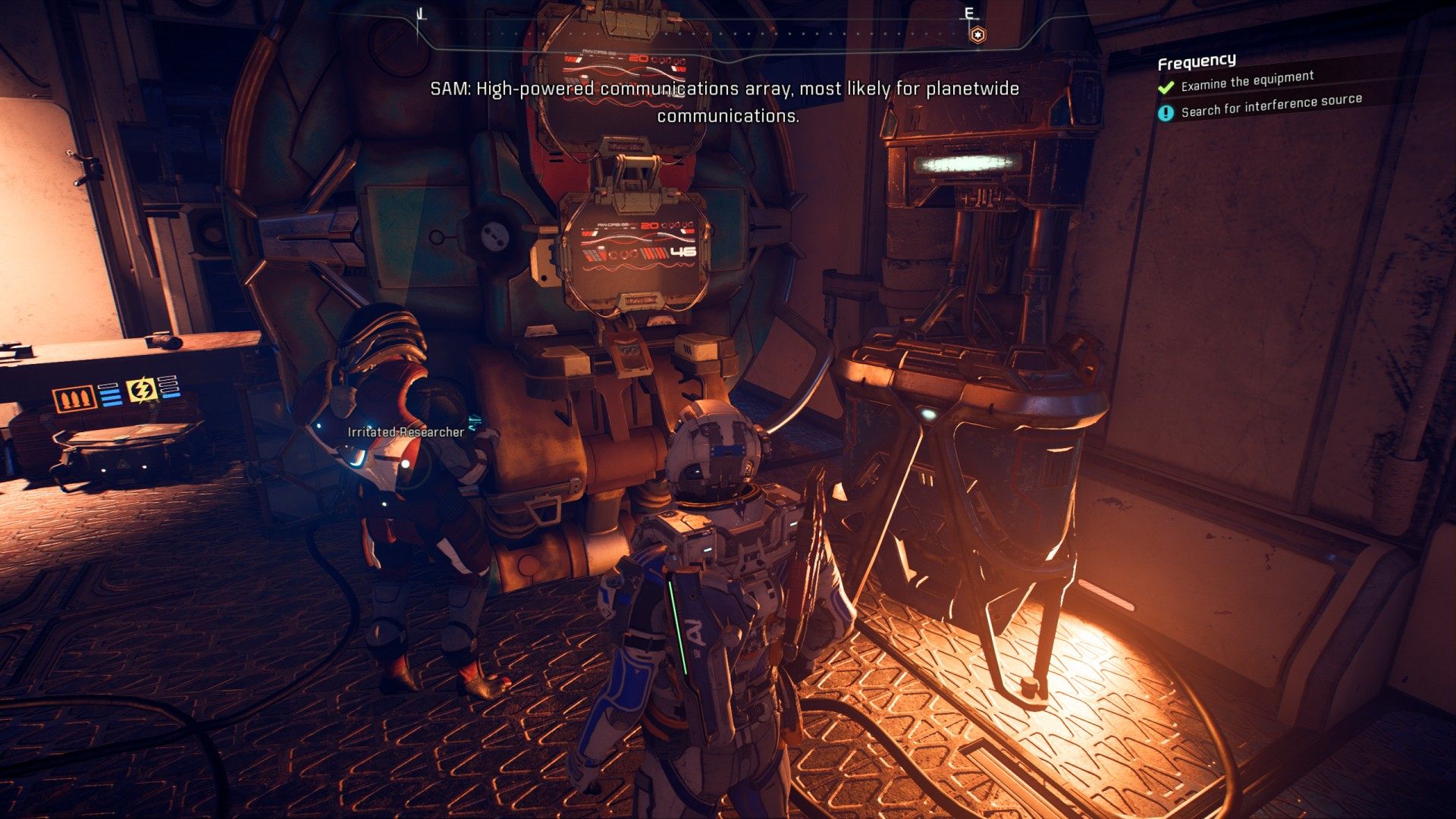Click the yellow lightning power cell icon
Viewport: 1456px width, 819px height.
(x=142, y=391)
